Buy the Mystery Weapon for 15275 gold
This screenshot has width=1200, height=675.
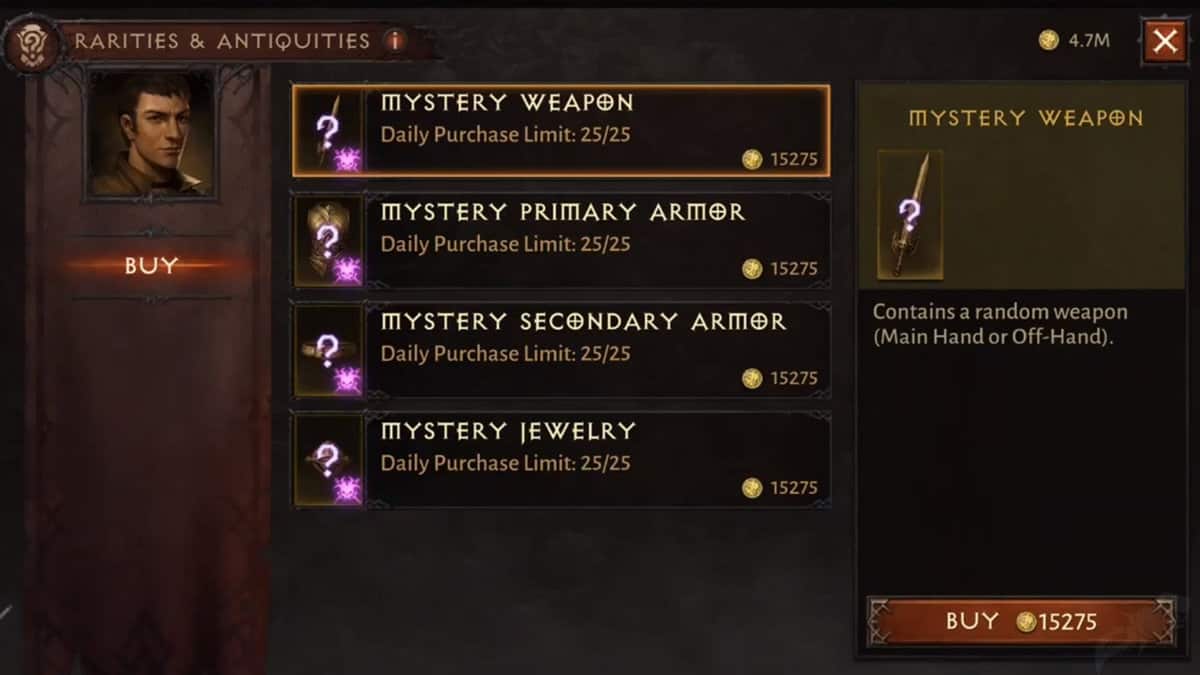pos(1020,622)
